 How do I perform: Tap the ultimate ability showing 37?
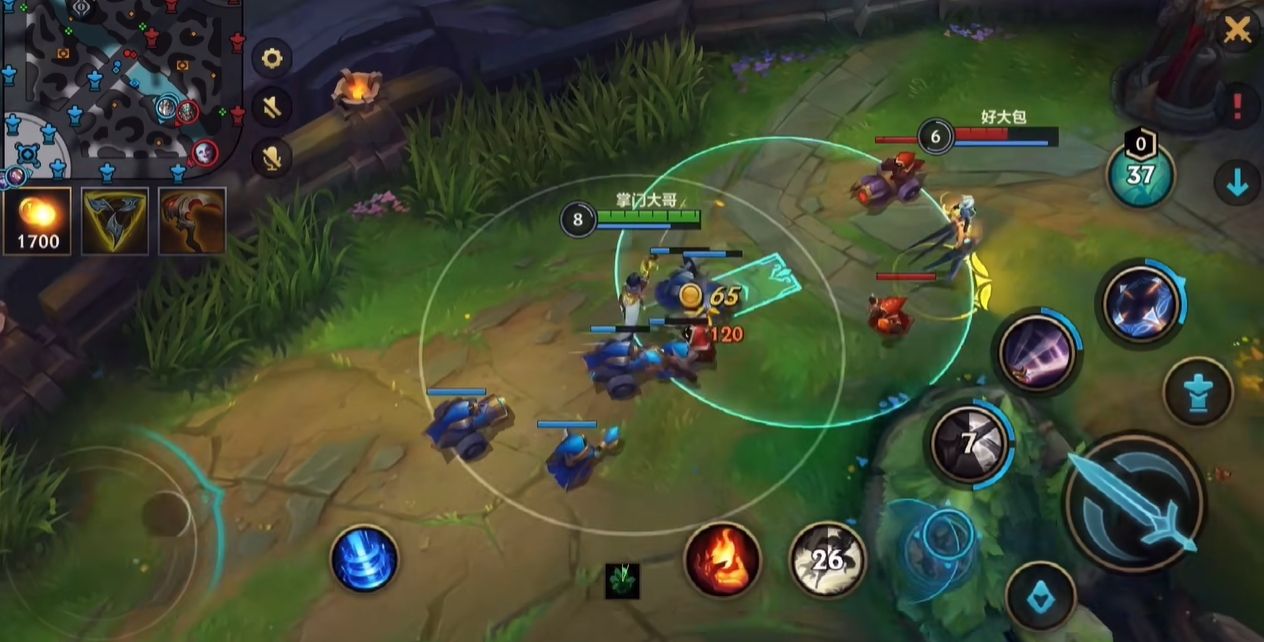(x=1140, y=174)
